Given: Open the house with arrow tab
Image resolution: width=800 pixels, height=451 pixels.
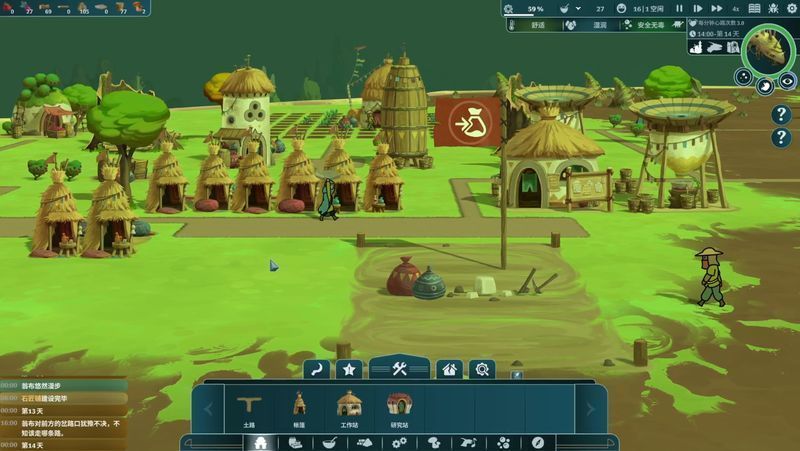Looking at the screenshot, I should pyautogui.click(x=450, y=369).
